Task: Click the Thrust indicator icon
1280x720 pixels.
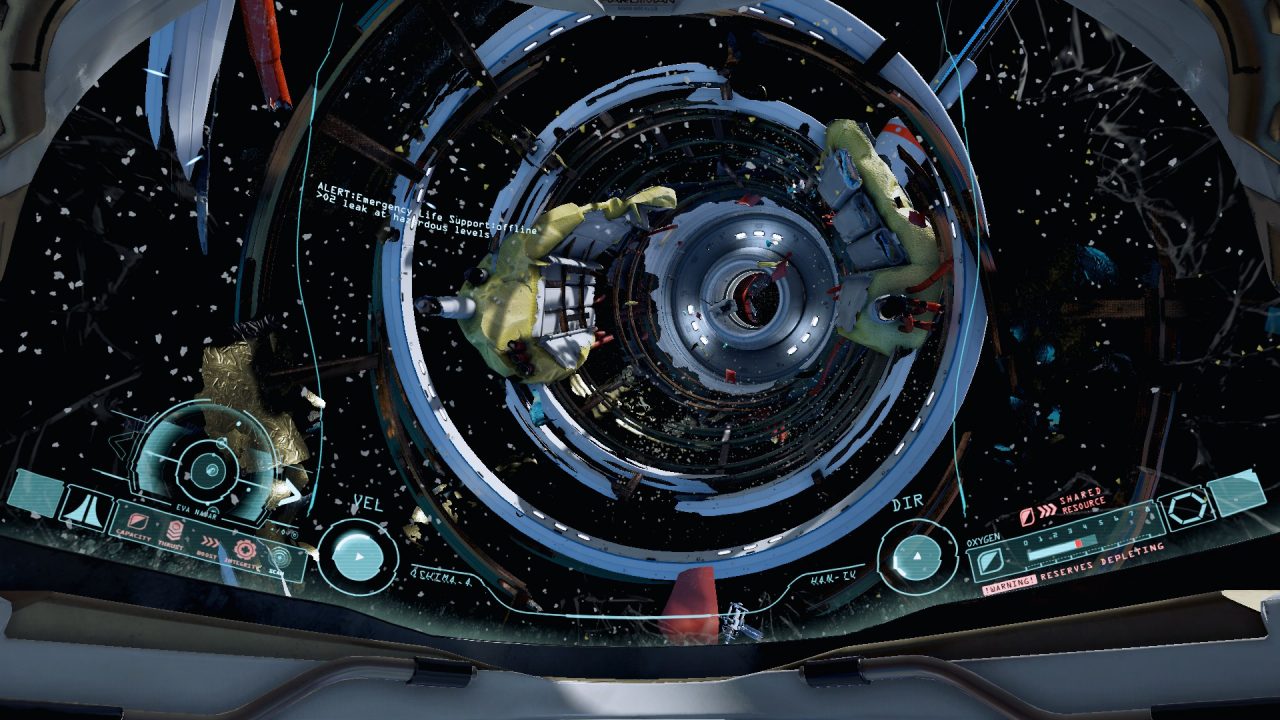Action: 175,531
